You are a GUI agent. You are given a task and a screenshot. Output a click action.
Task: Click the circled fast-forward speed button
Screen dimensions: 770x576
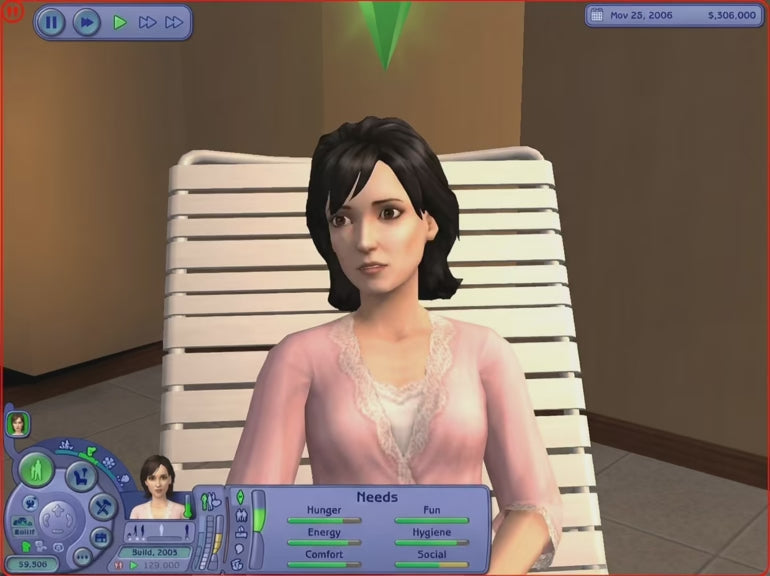86,21
